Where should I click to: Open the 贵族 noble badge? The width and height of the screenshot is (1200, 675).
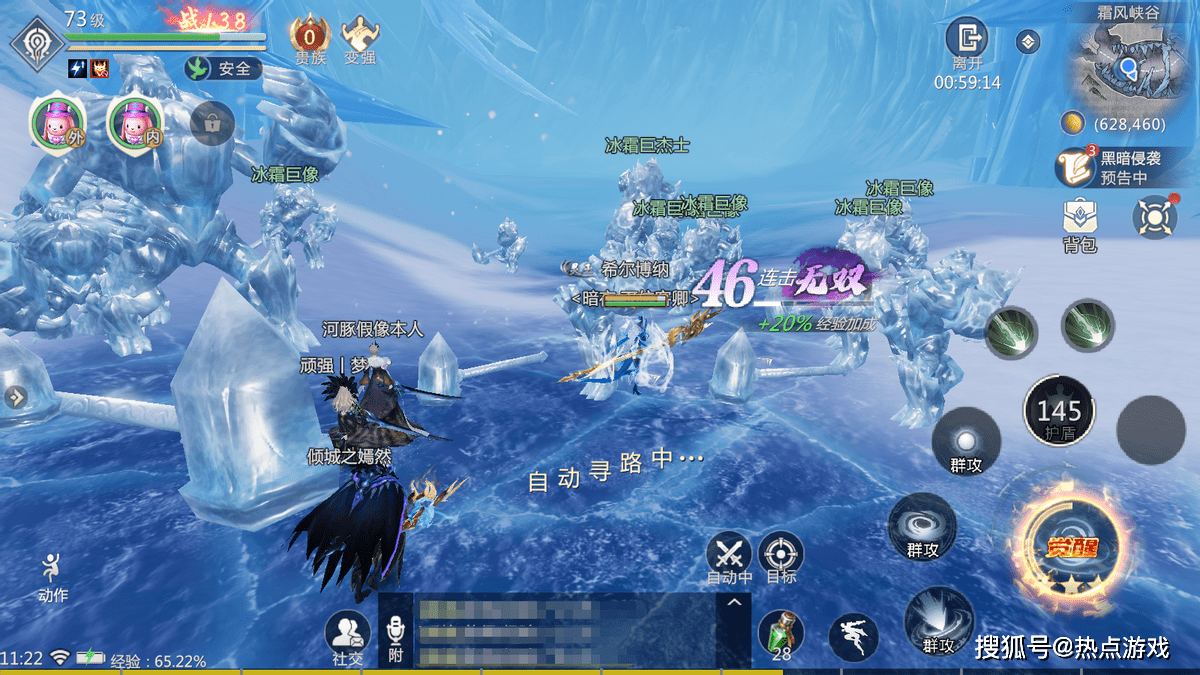(309, 36)
